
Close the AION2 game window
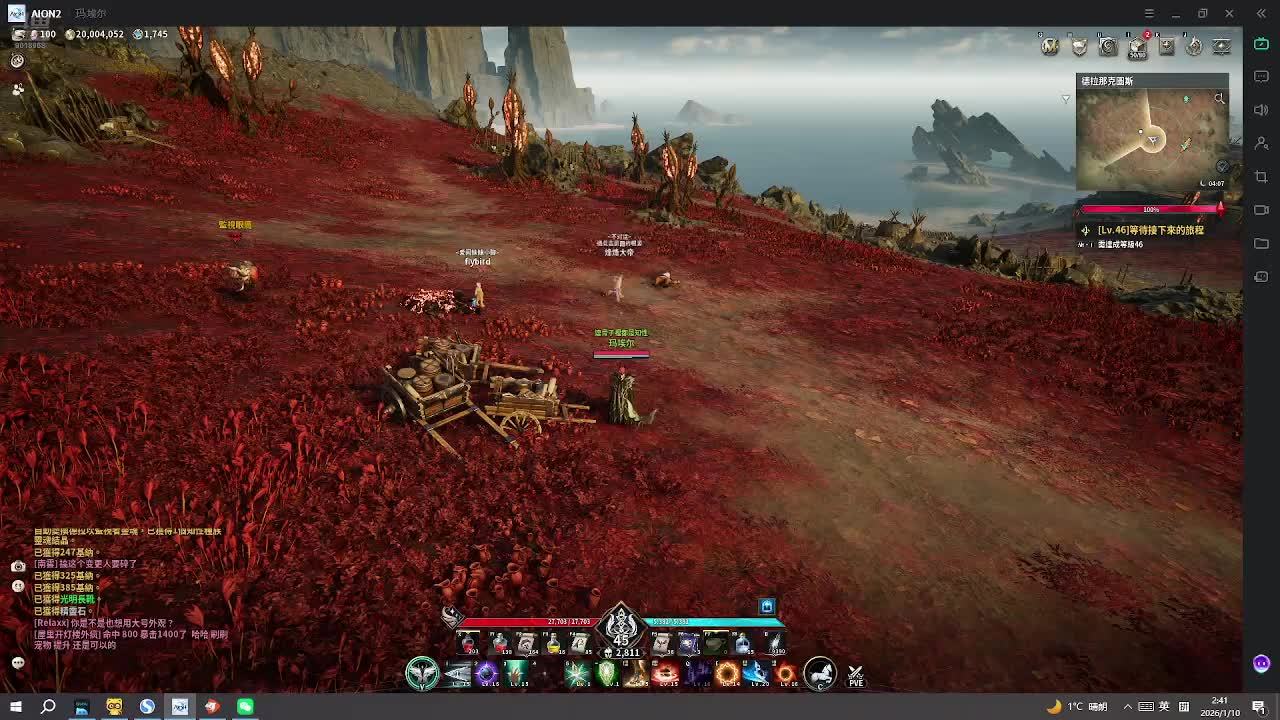click(x=1229, y=13)
